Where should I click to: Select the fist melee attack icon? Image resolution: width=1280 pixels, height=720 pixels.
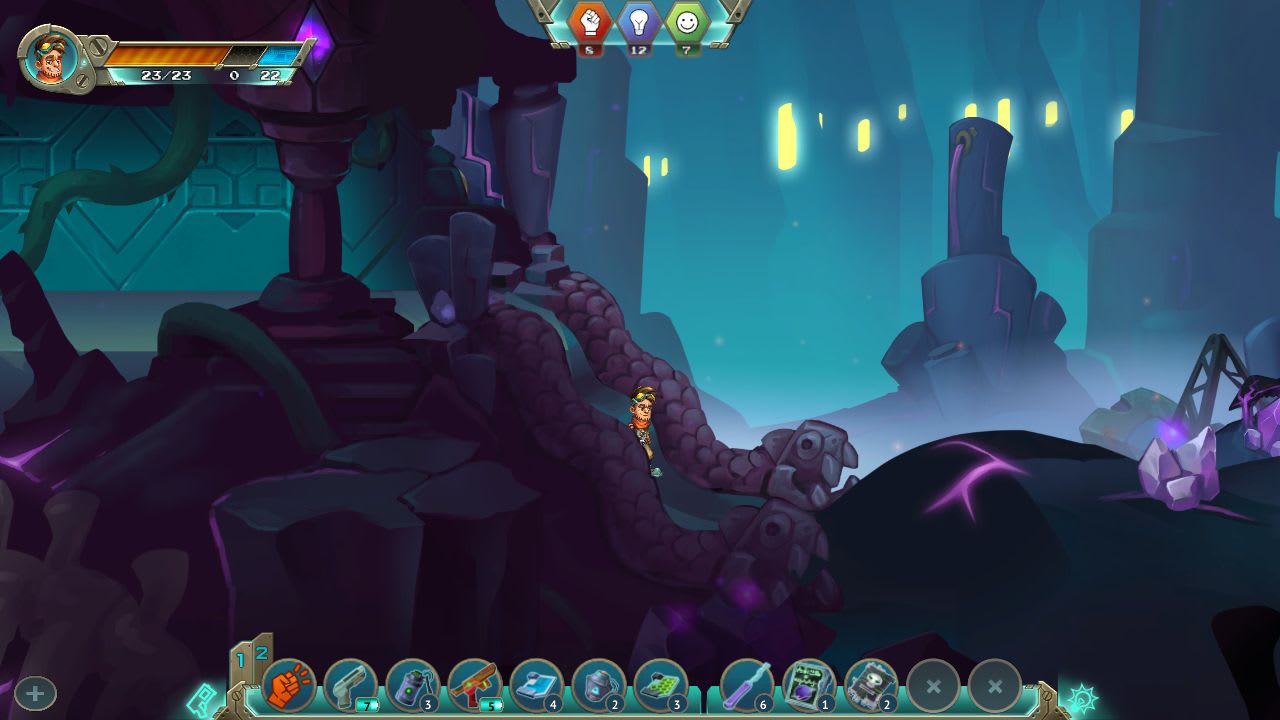pos(290,685)
